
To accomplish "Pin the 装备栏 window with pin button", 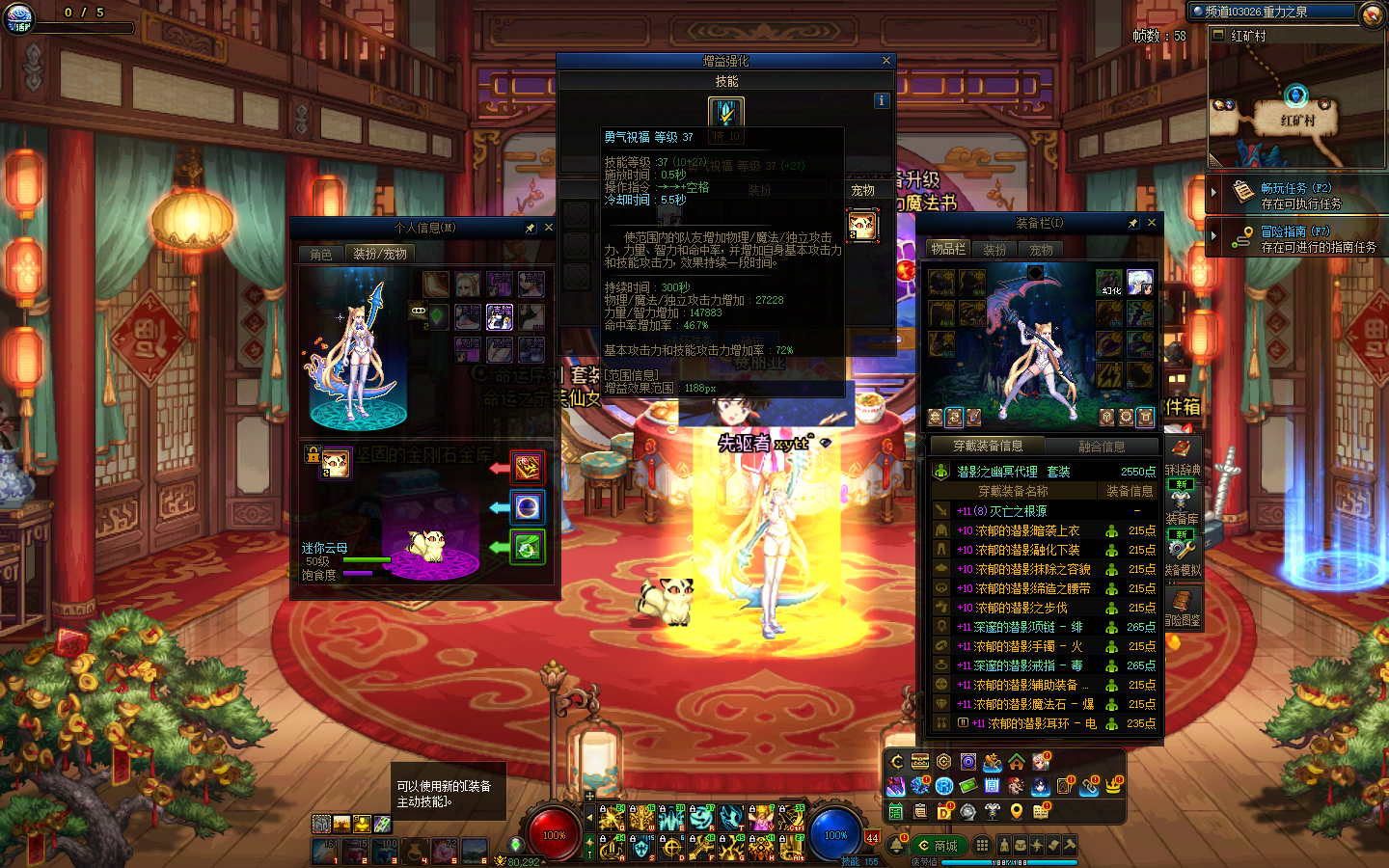I will 1133,223.
